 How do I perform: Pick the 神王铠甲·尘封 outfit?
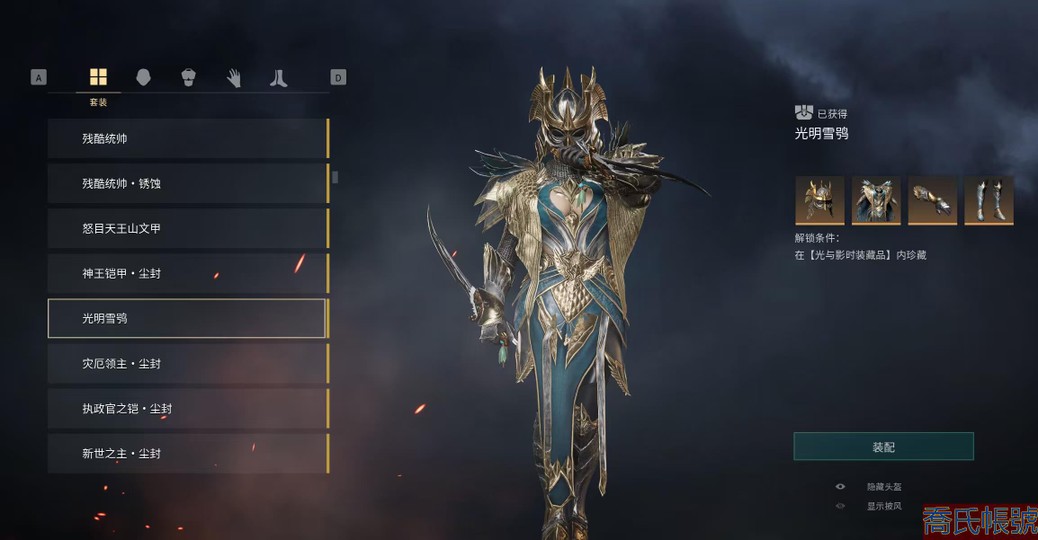[187, 273]
